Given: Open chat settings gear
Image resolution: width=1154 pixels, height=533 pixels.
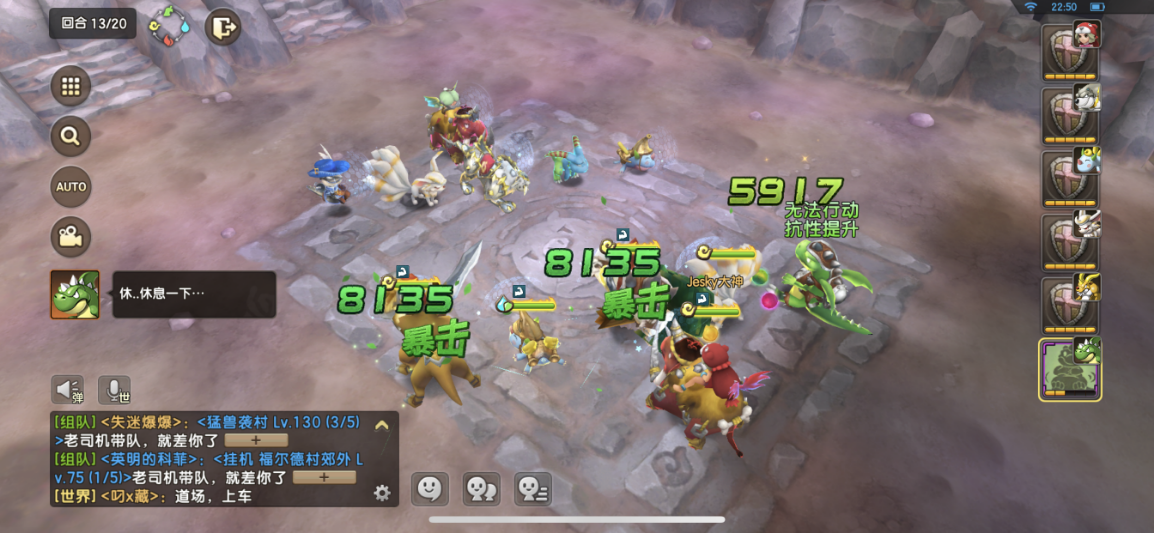Looking at the screenshot, I should [381, 492].
